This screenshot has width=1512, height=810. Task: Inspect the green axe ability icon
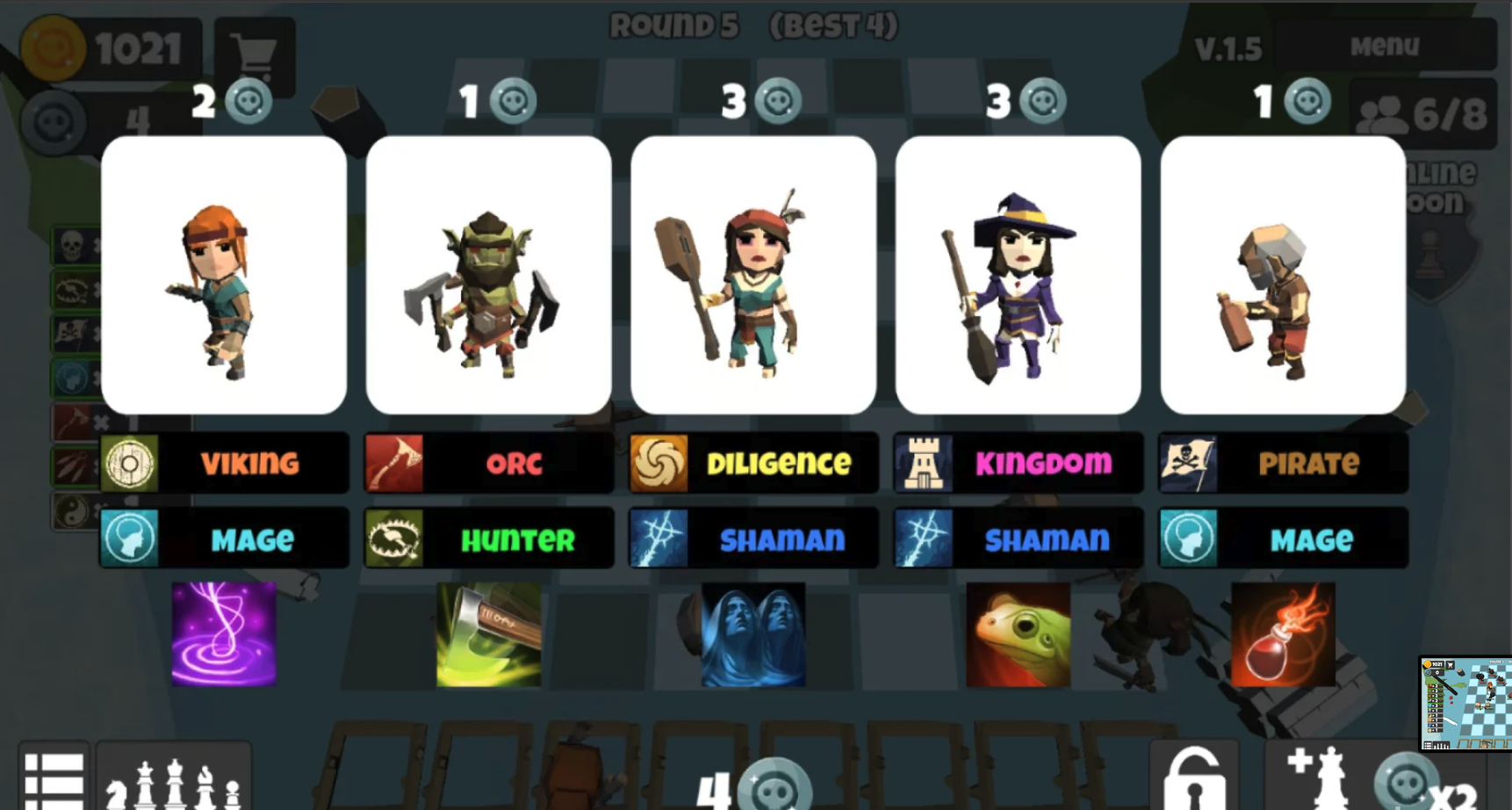[488, 633]
